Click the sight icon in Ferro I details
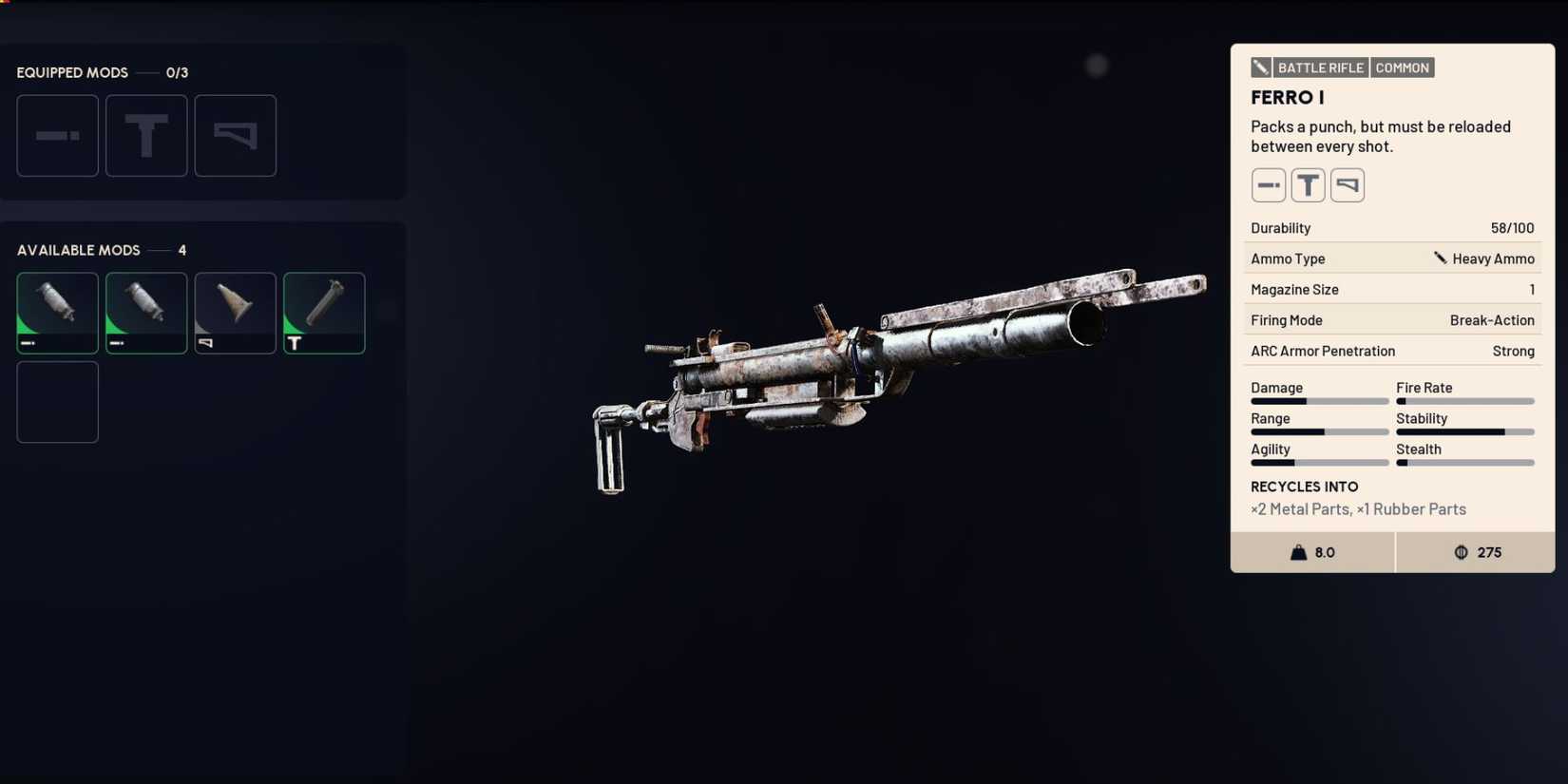This screenshot has height=784, width=1568. coord(1308,184)
